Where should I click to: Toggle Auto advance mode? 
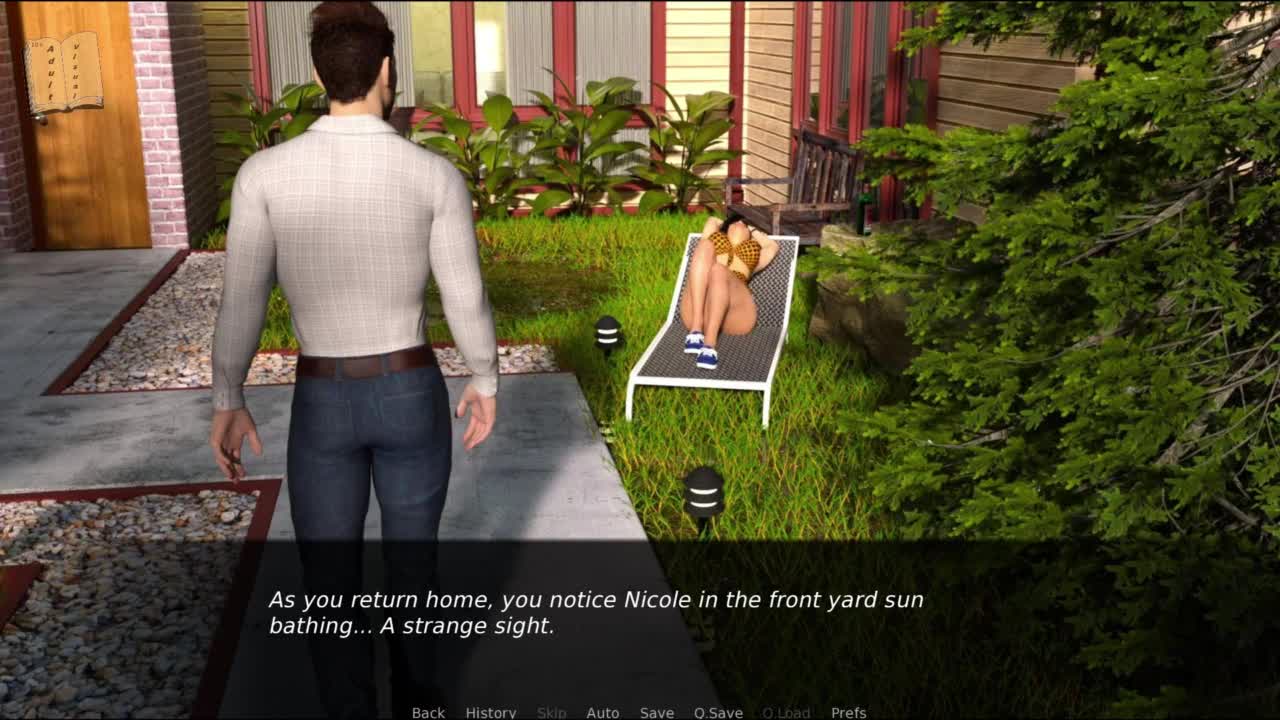[x=602, y=712]
